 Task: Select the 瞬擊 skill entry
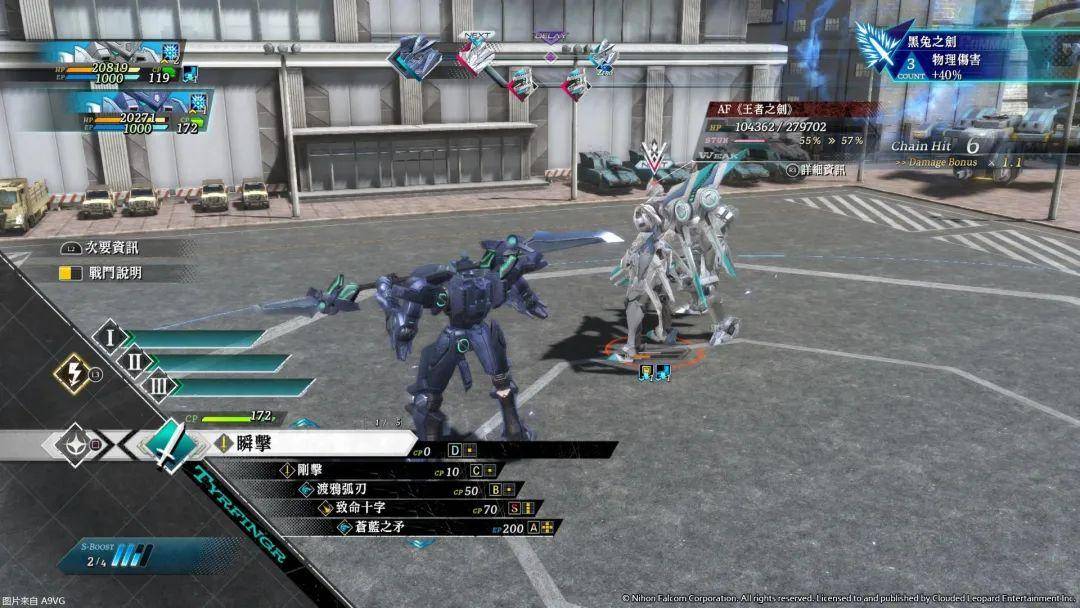point(310,443)
